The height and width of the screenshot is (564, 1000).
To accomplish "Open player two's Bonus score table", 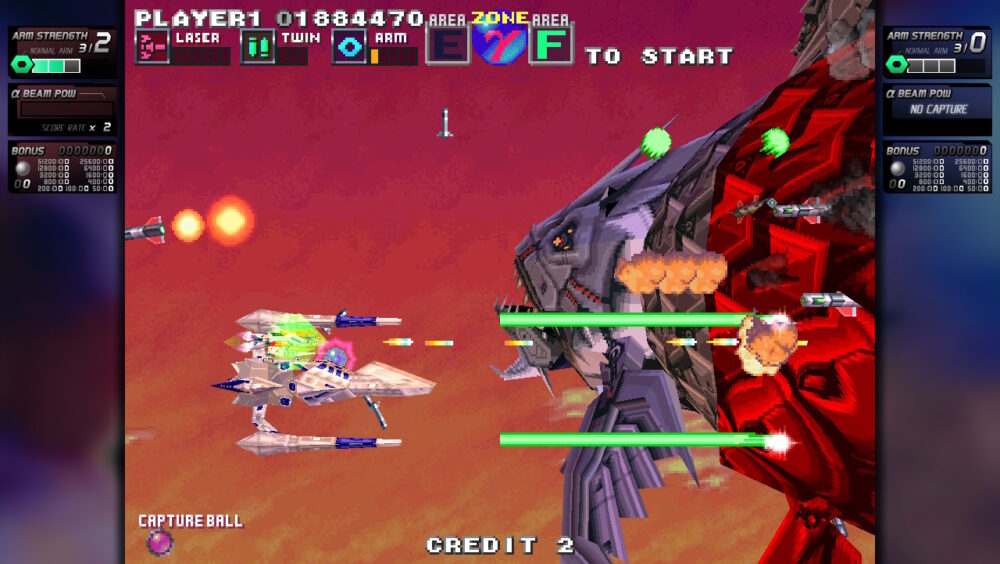I will [x=937, y=168].
